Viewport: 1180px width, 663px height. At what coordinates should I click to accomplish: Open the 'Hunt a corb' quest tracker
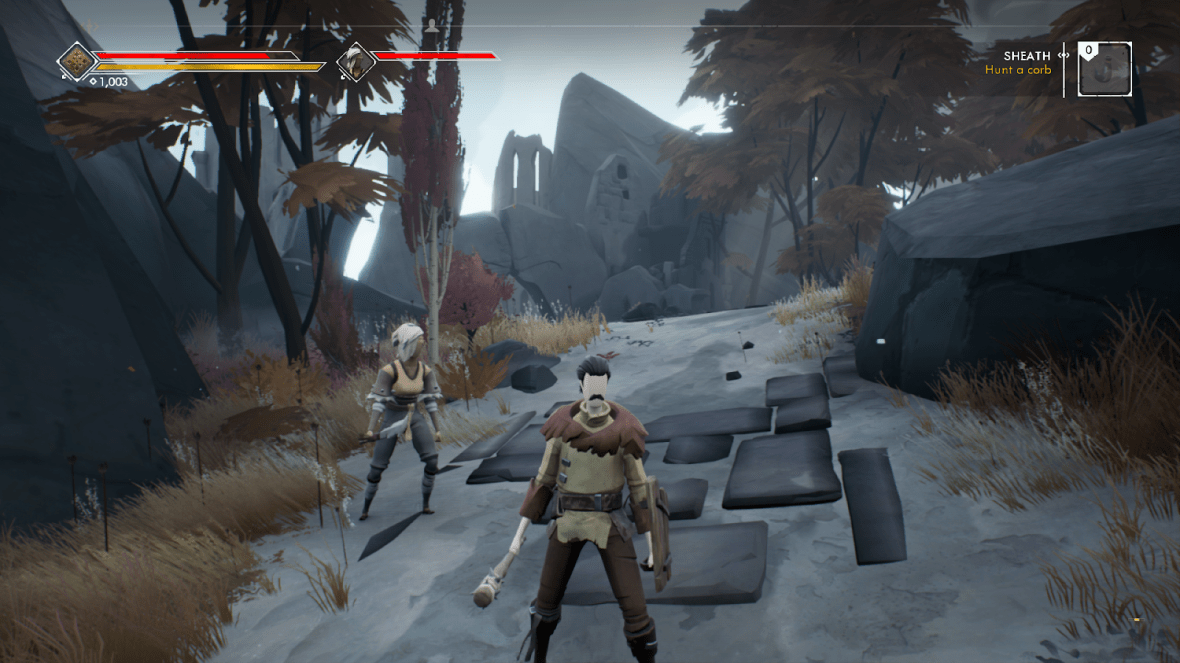(x=1018, y=70)
